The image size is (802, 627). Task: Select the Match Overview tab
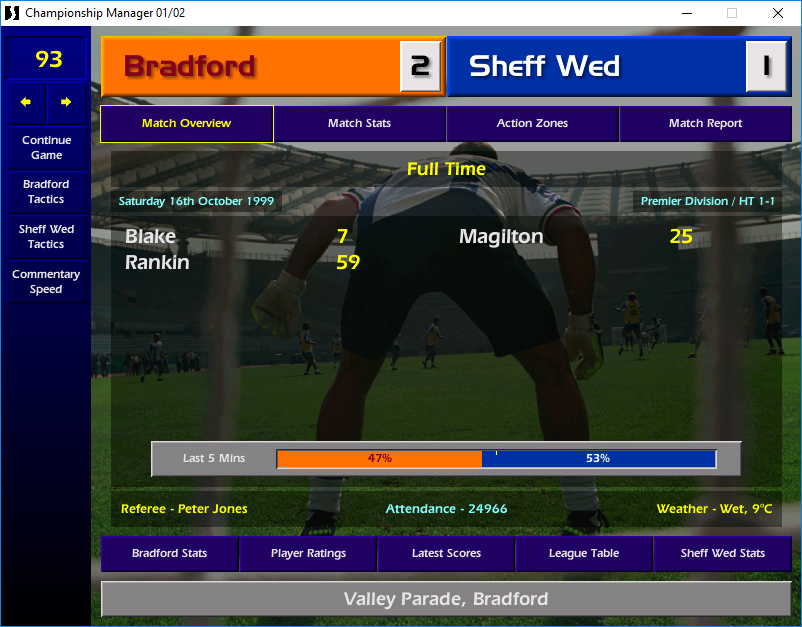pyautogui.click(x=186, y=124)
